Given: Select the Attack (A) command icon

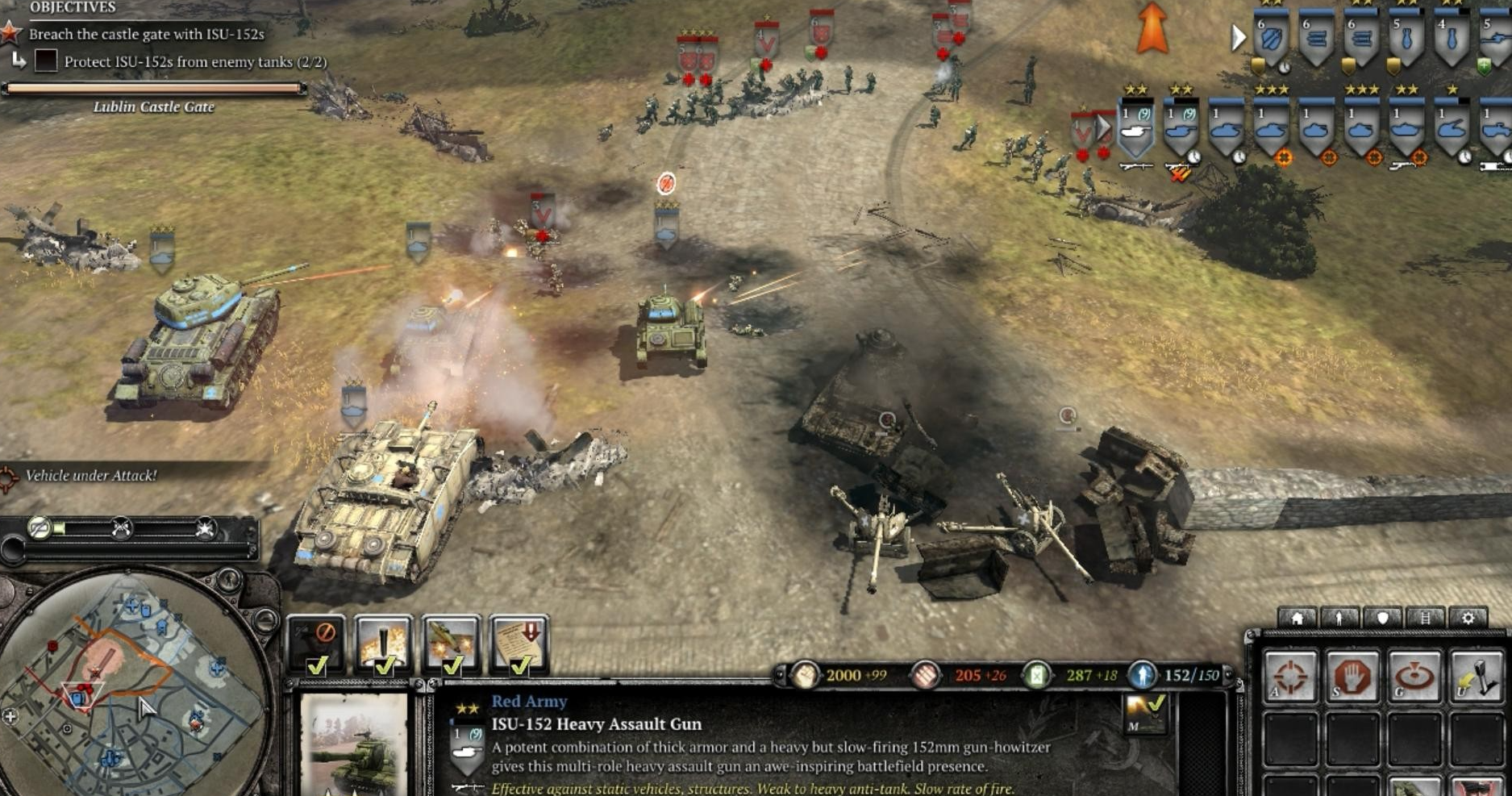Looking at the screenshot, I should (x=1291, y=677).
